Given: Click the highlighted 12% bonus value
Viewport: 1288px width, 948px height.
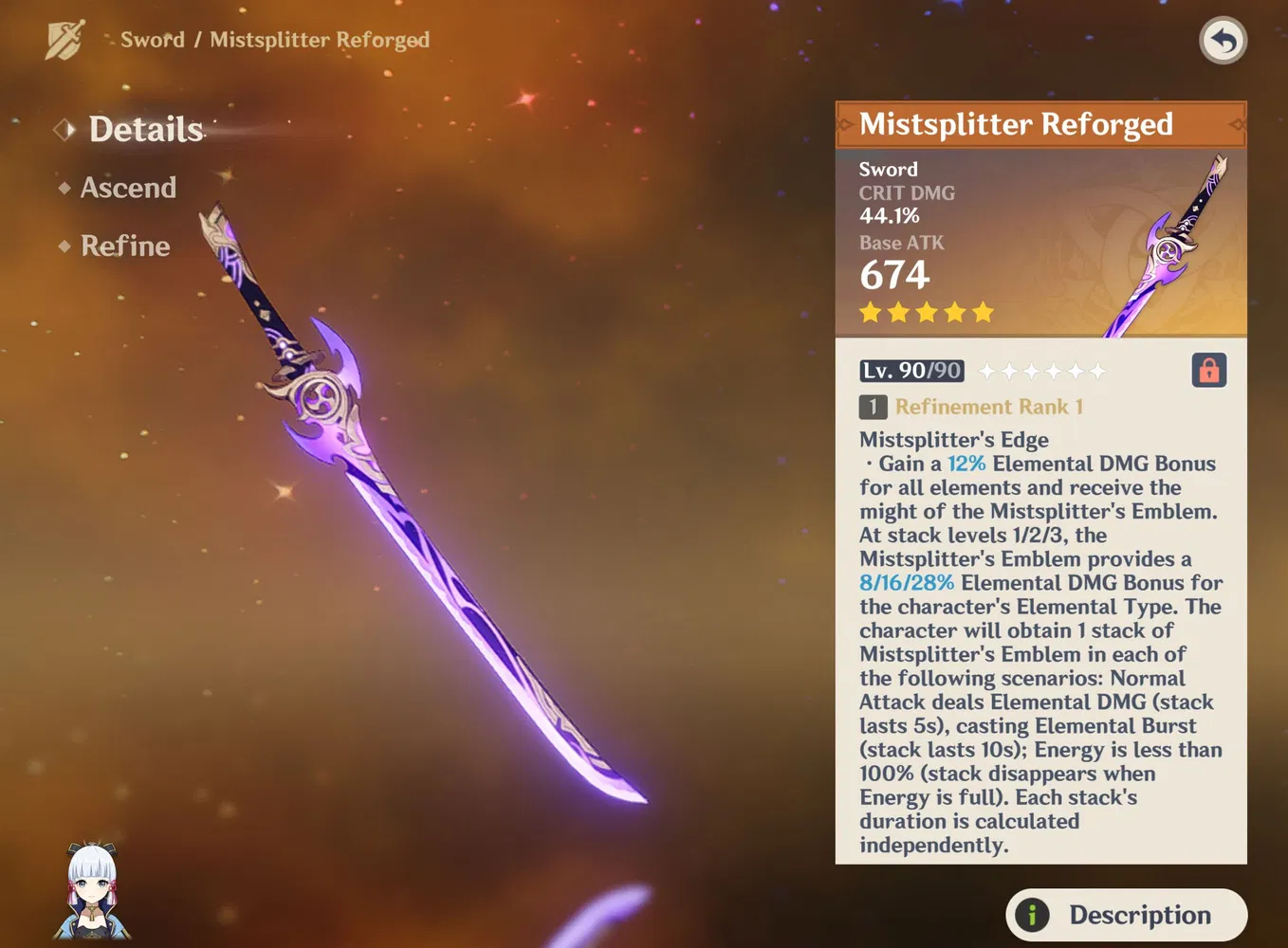Looking at the screenshot, I should click(x=966, y=464).
